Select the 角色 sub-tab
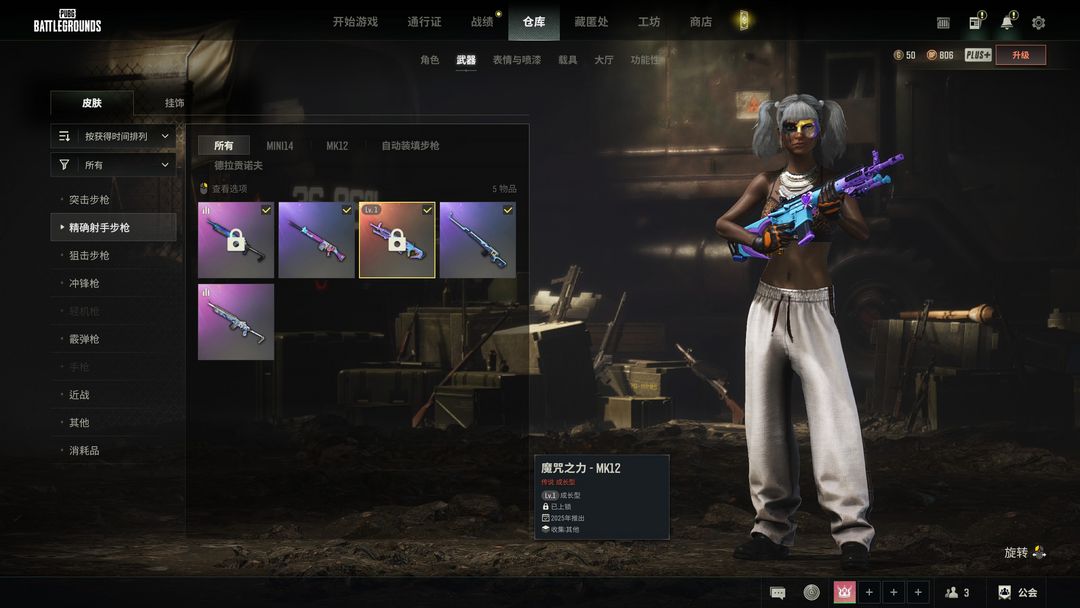 tap(429, 60)
